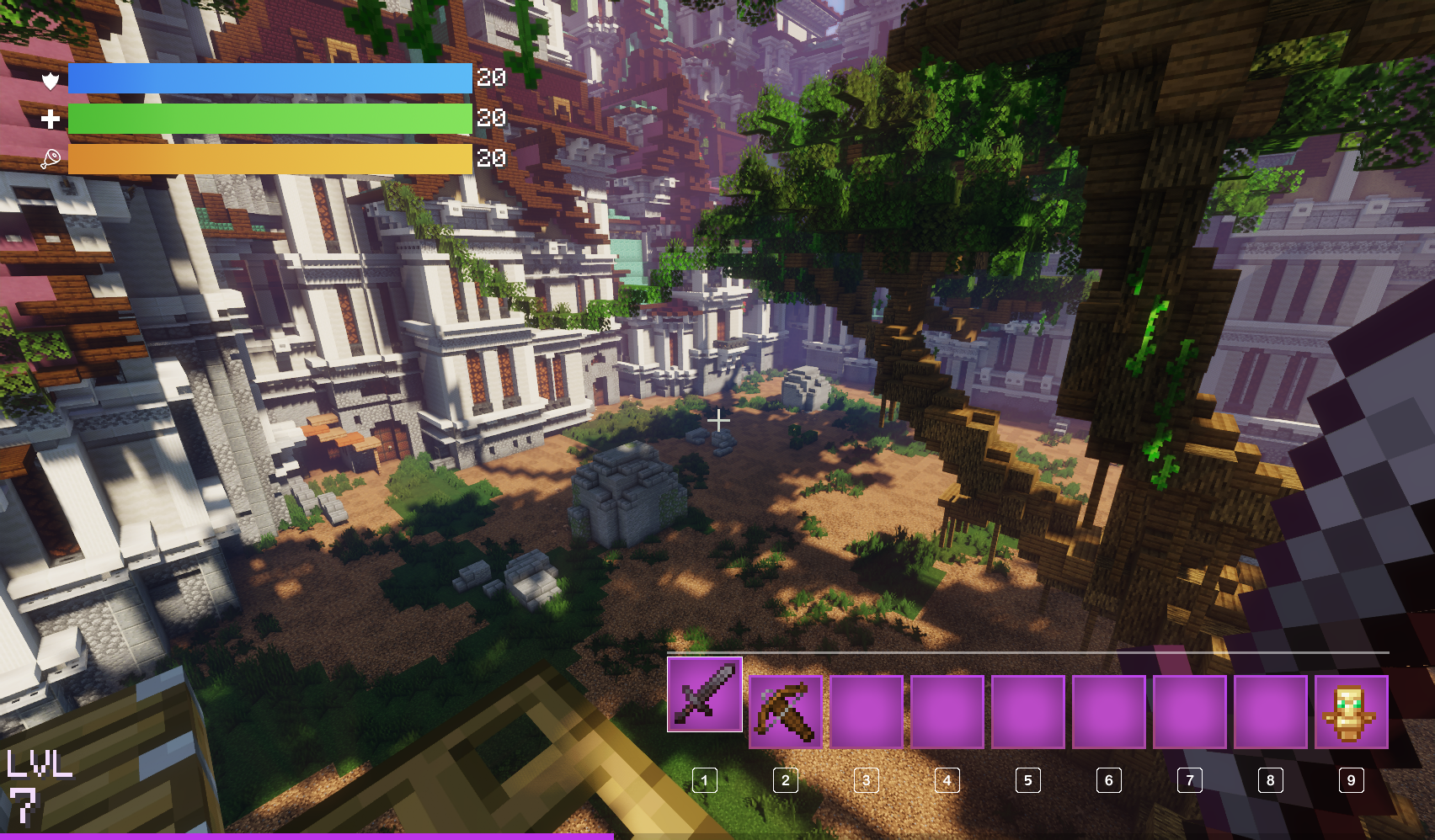
Task: Choose the crossbow hotbar slot
Action: pos(786,711)
